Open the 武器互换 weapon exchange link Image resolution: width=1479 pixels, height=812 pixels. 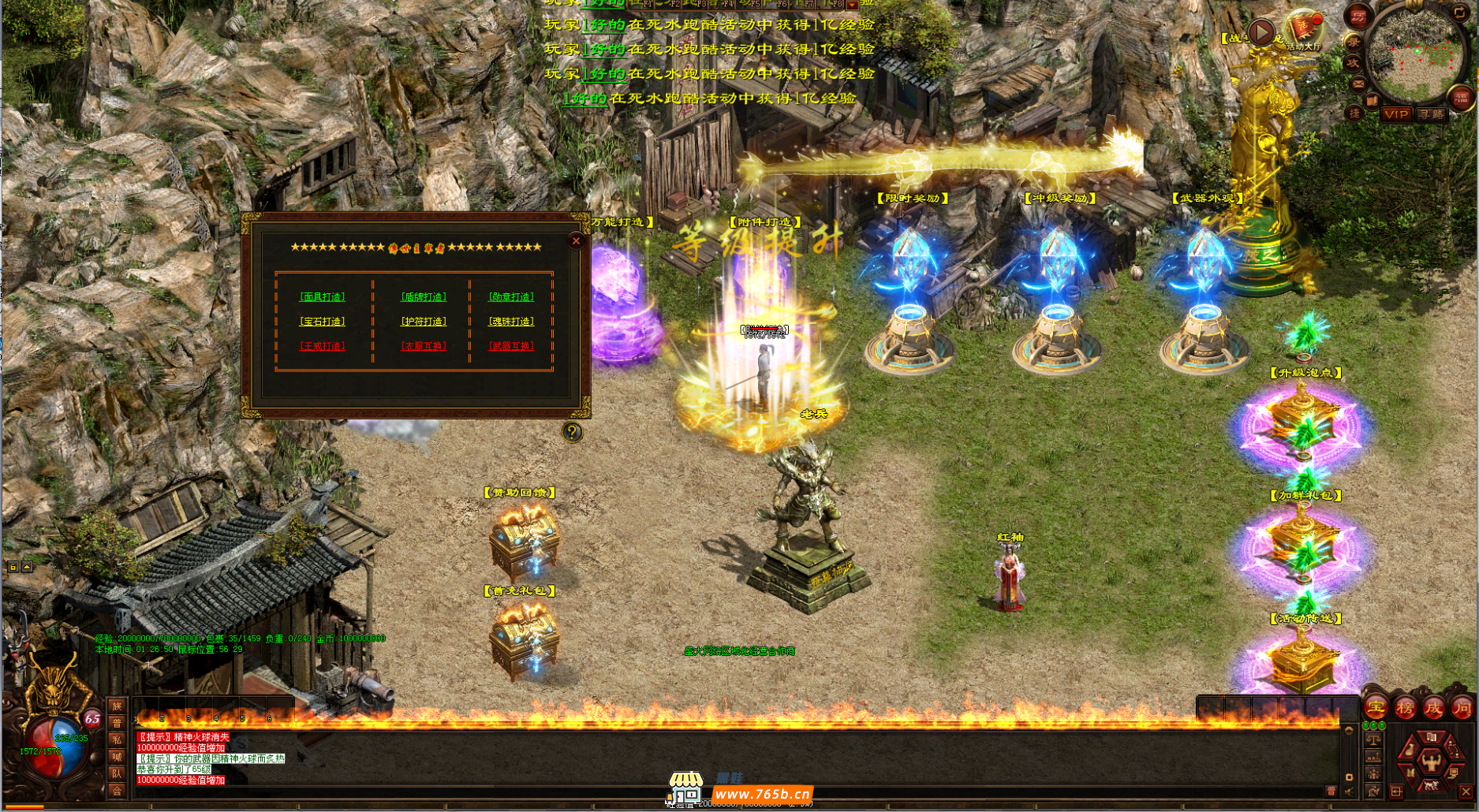(511, 346)
